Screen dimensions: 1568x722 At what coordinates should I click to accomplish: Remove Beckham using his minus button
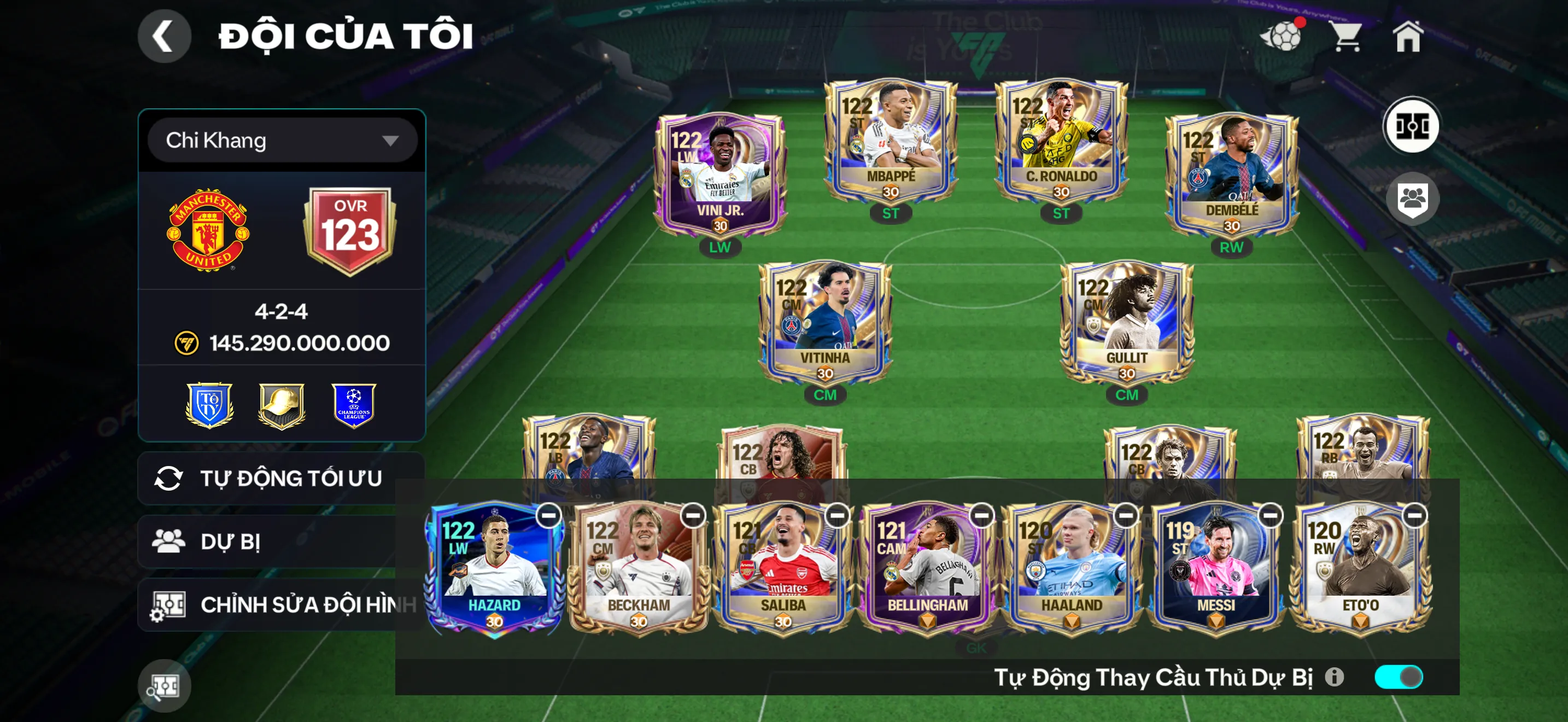coord(693,516)
